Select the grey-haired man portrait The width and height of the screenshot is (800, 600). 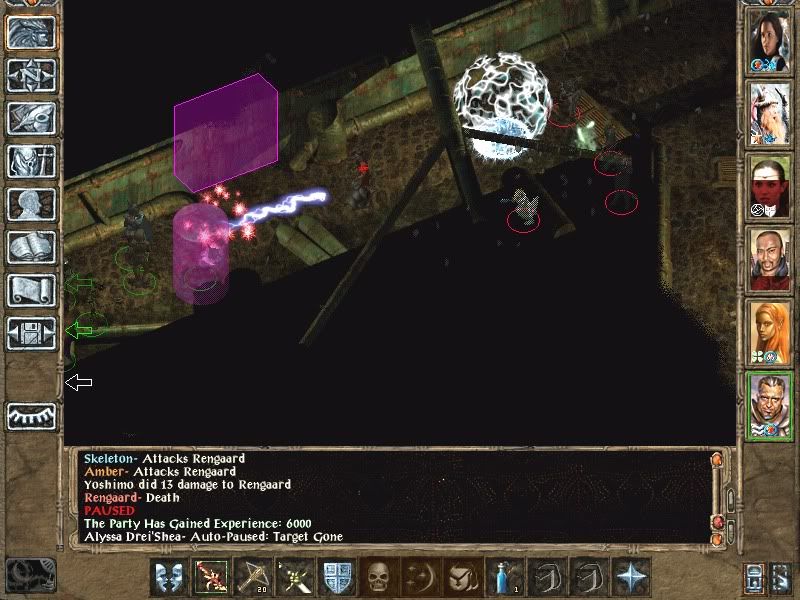[768, 406]
